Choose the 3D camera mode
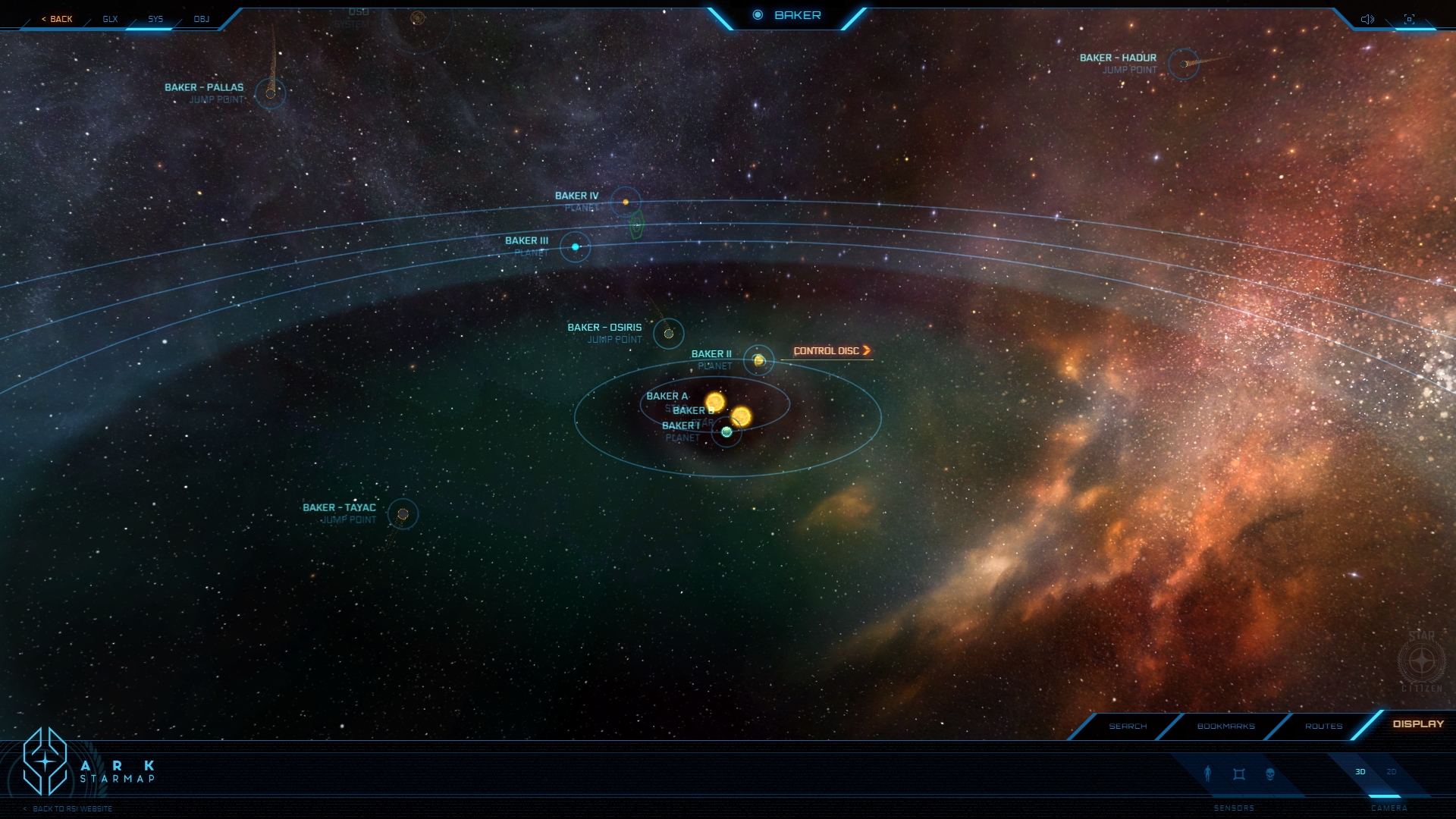1456x819 pixels. [x=1360, y=772]
